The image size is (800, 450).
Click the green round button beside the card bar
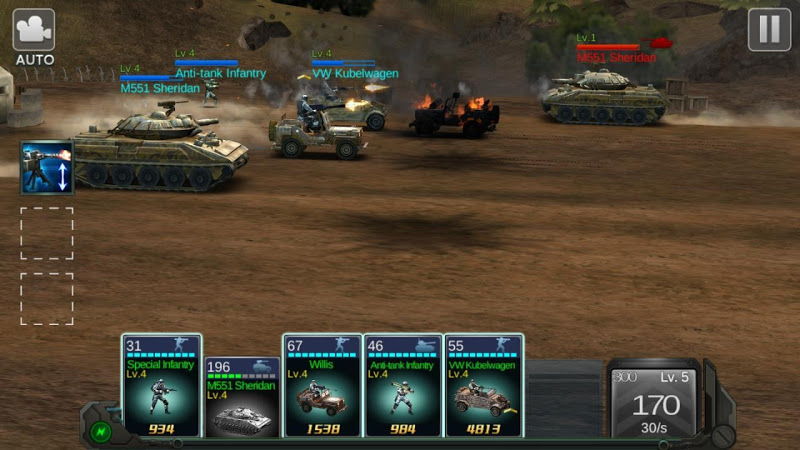pos(100,432)
